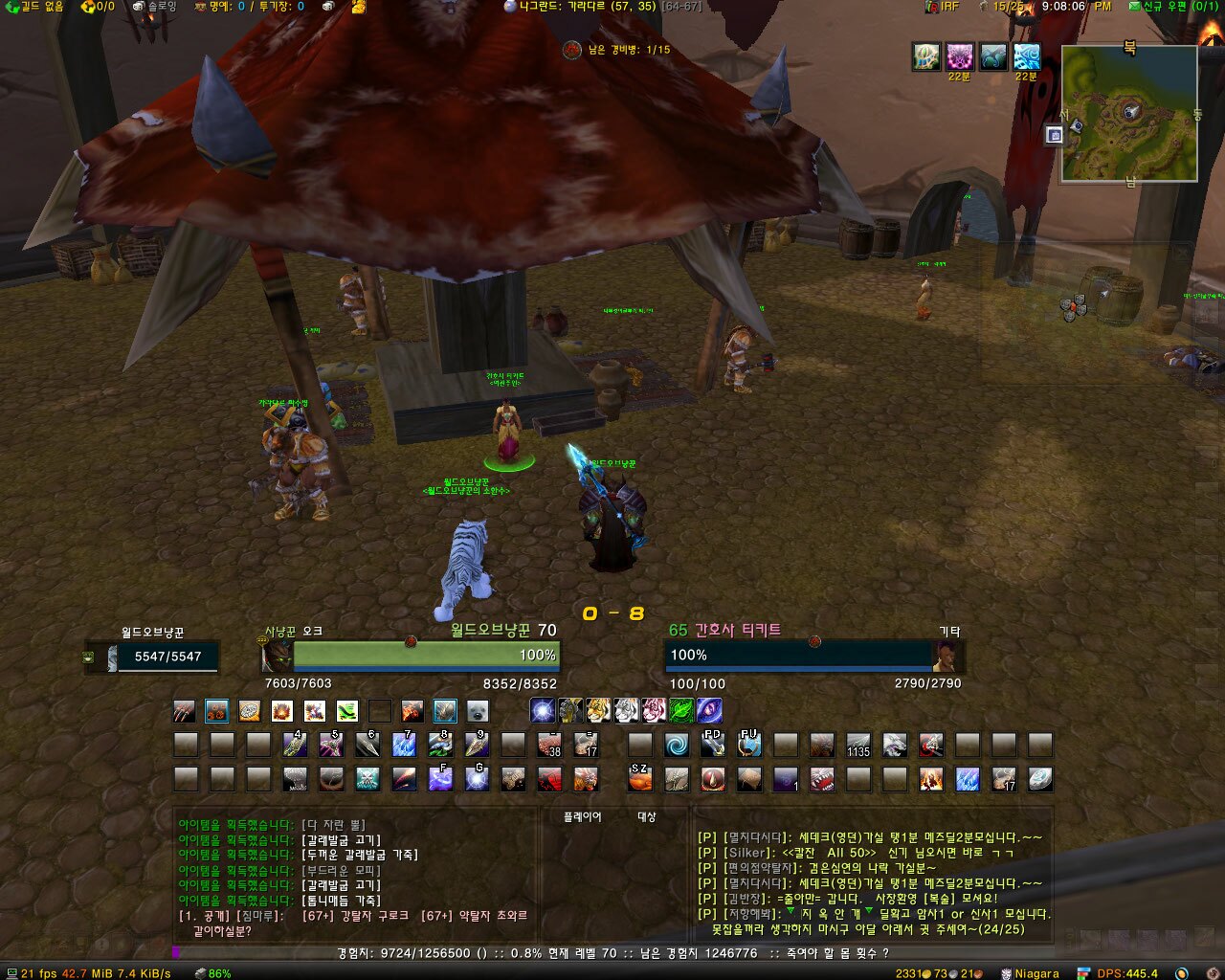
Task: Use the item stack showing 1135
Action: [858, 746]
